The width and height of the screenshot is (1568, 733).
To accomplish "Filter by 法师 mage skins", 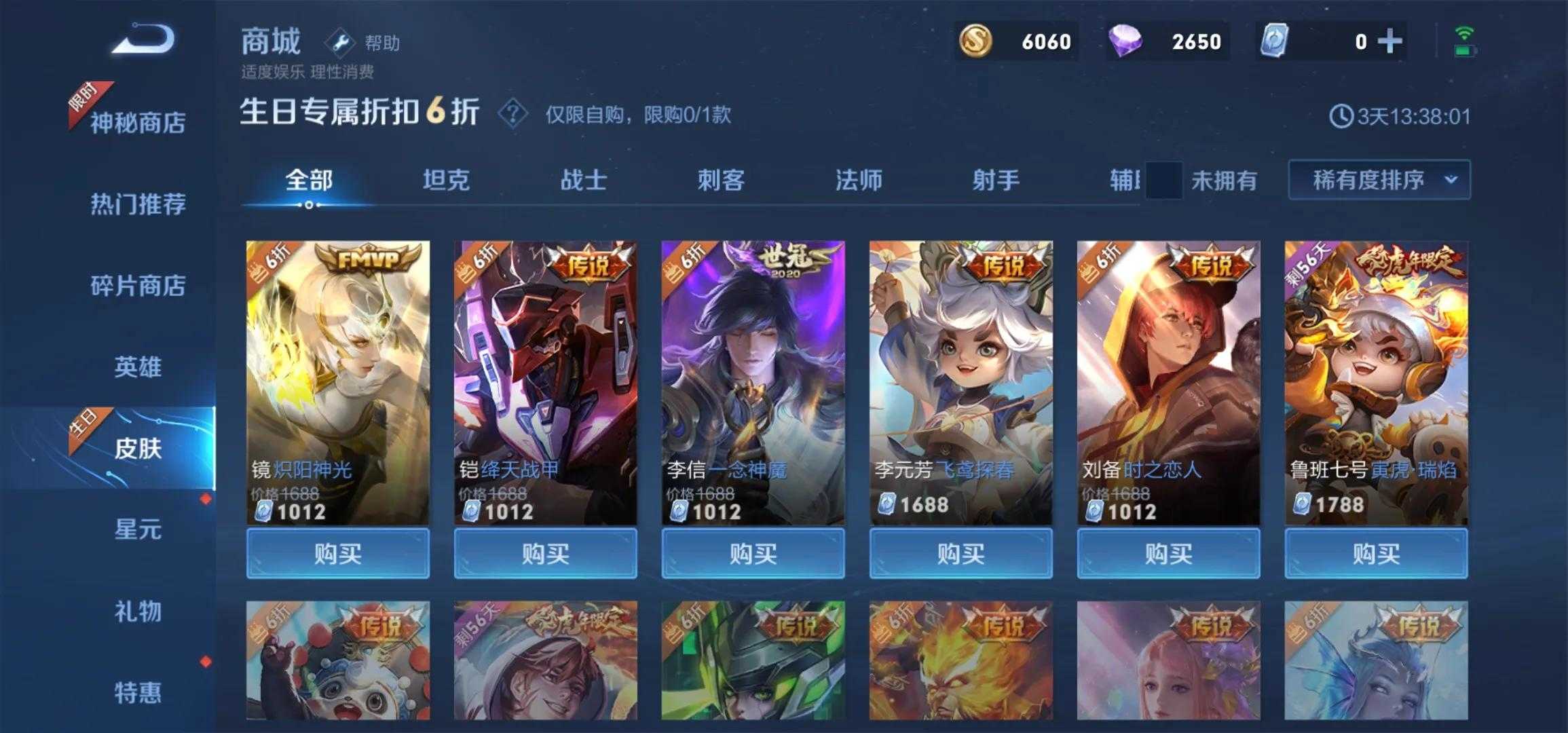I will point(859,181).
